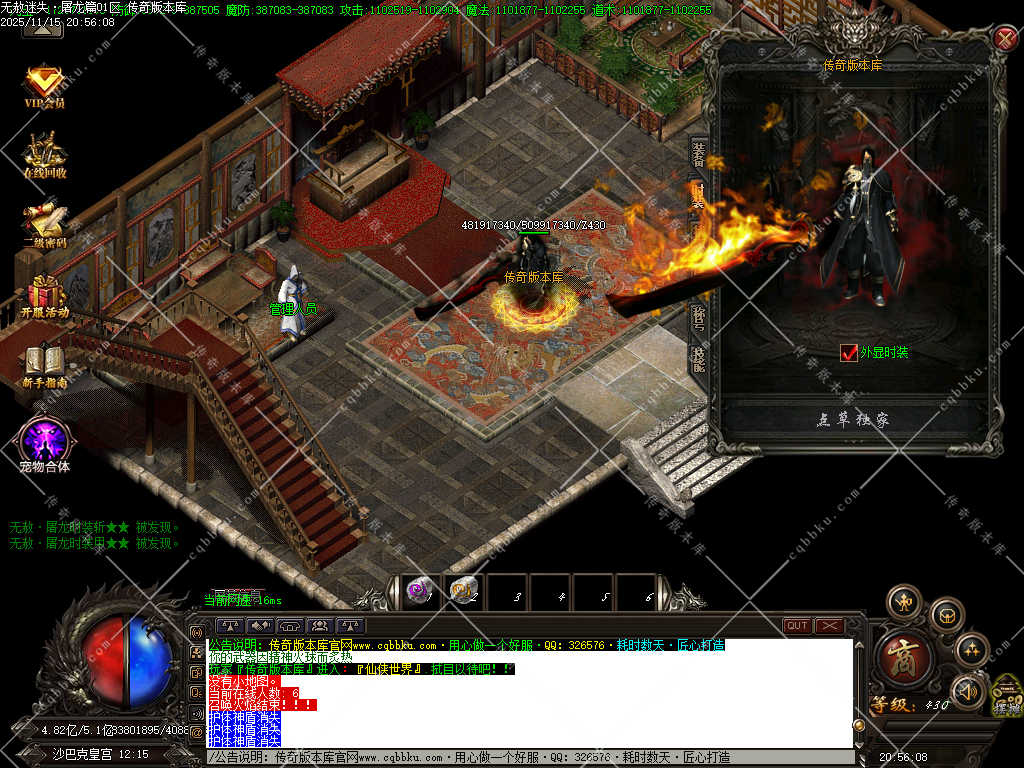Toggle the 外显时装 checkbox
Screen dimensions: 1024x768
(x=849, y=352)
